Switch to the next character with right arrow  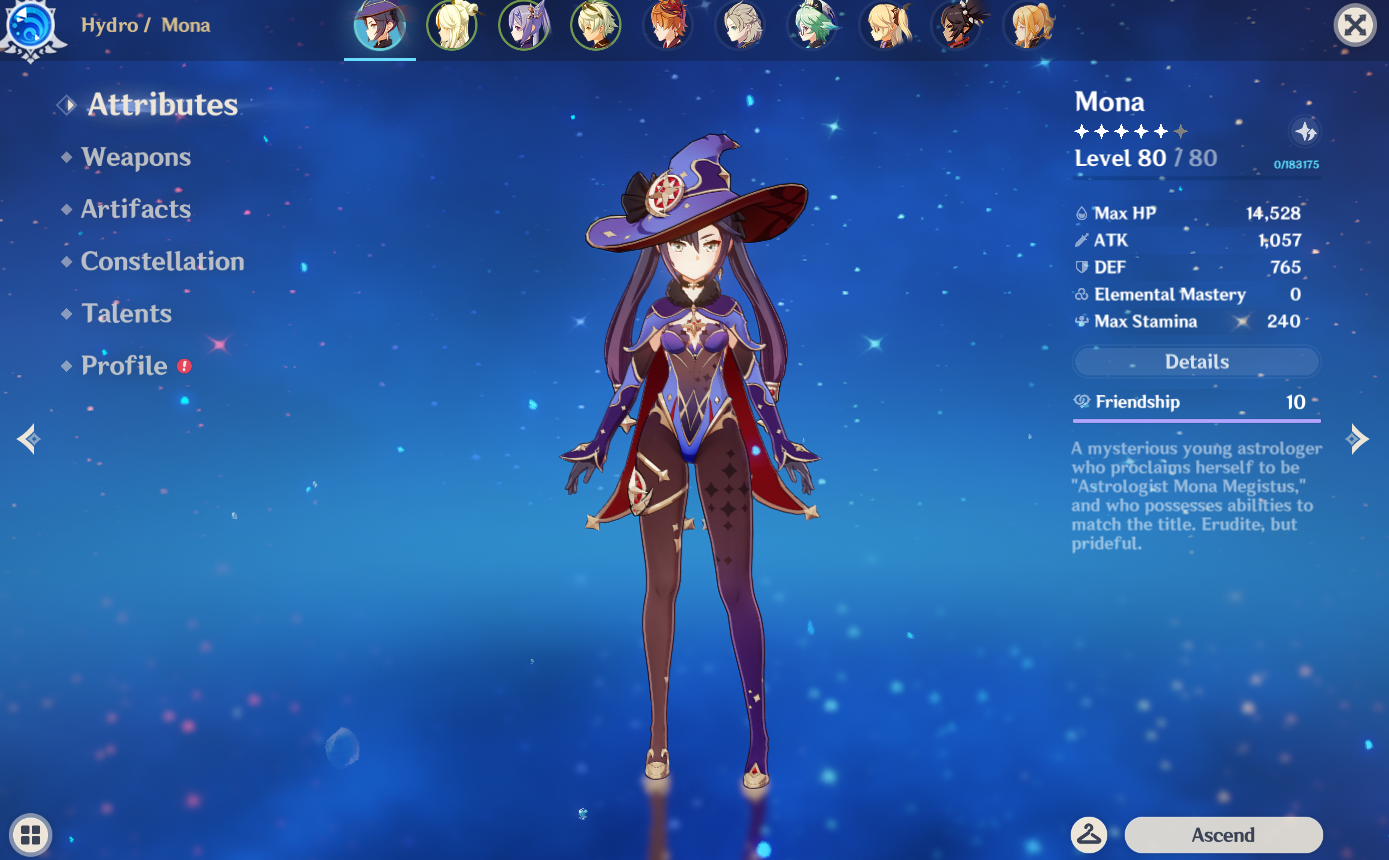click(x=1357, y=438)
